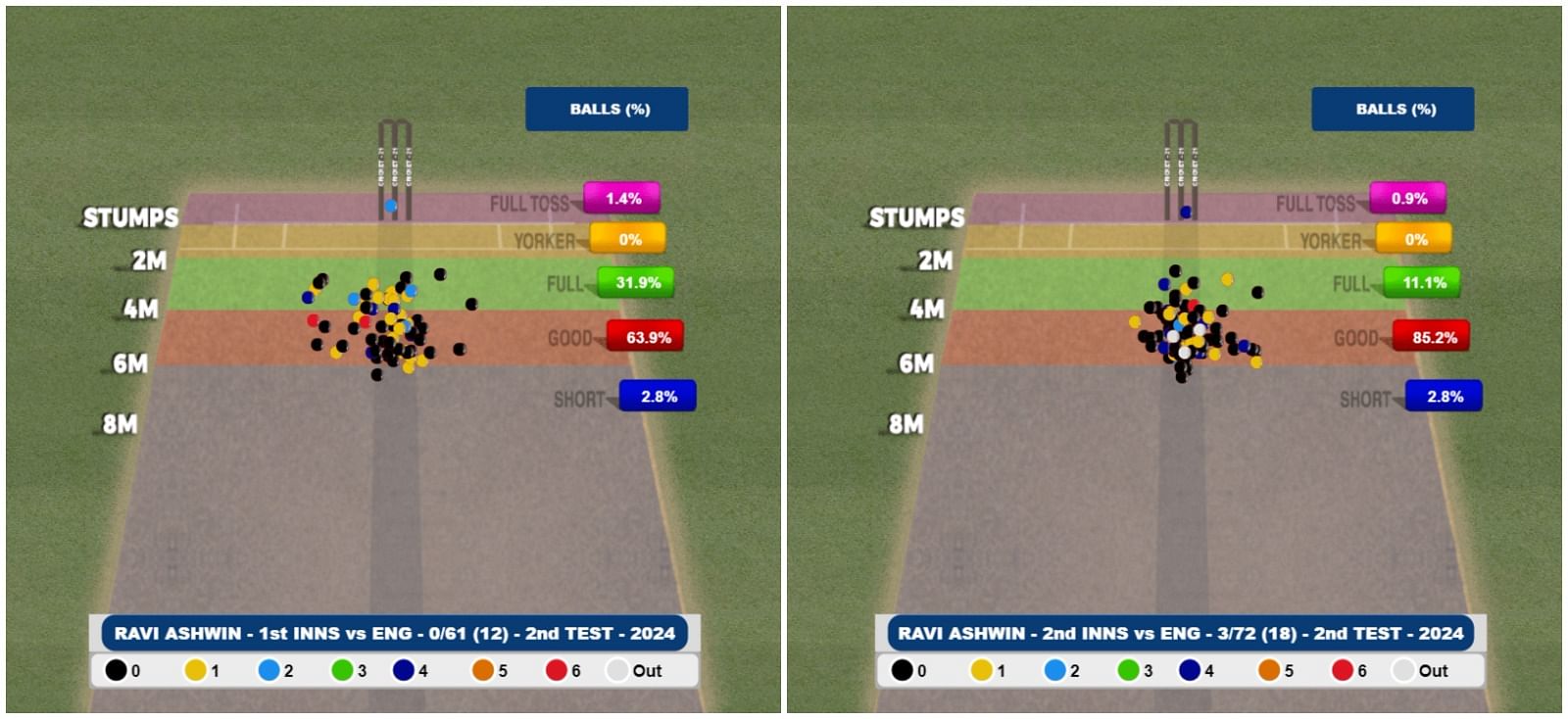Click the BALLS (%) button in the 2nd INNS panel
Viewport: 1568px width, 719px height.
[x=1393, y=109]
